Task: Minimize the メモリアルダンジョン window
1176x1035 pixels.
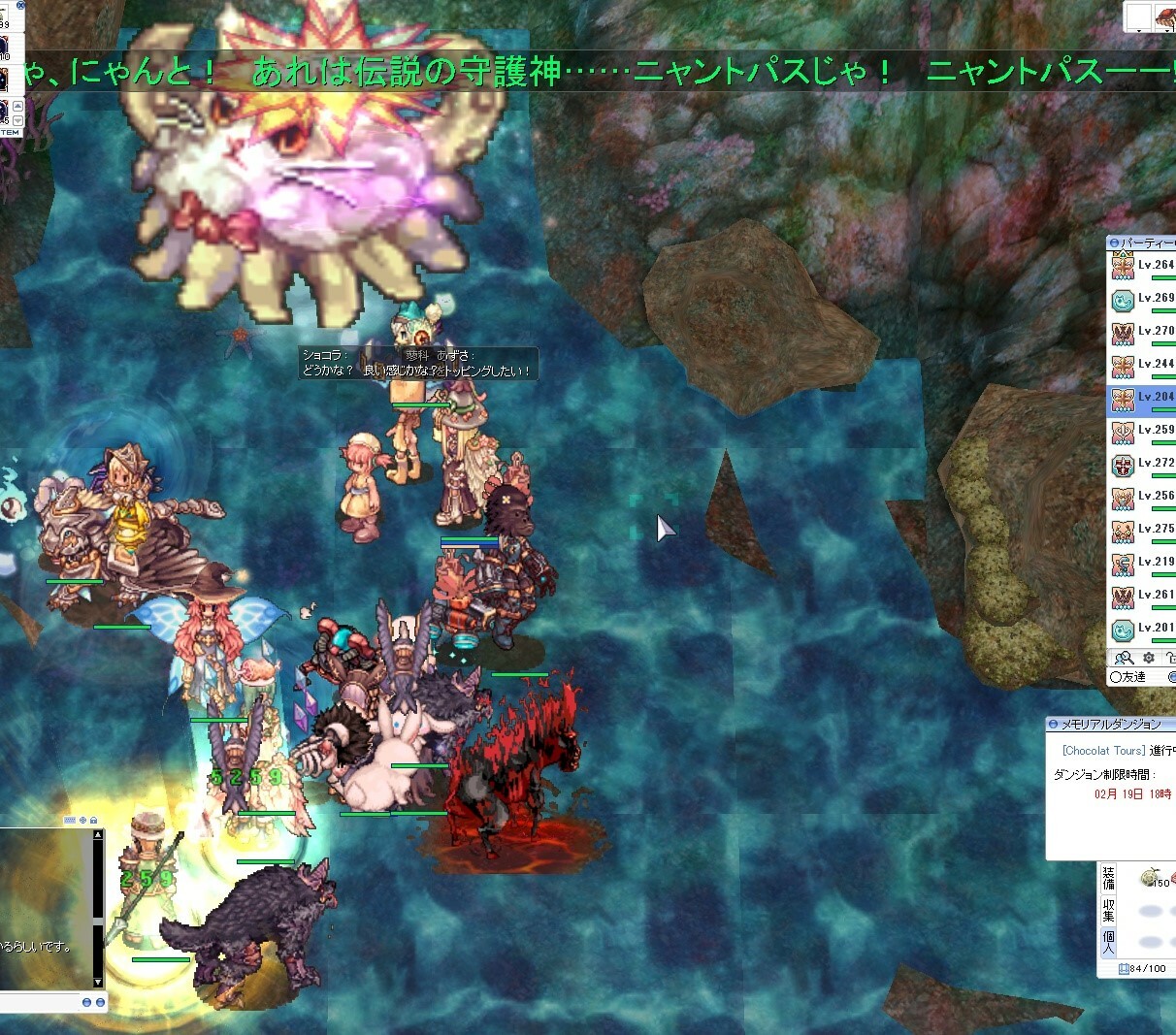Action: coord(1054,725)
